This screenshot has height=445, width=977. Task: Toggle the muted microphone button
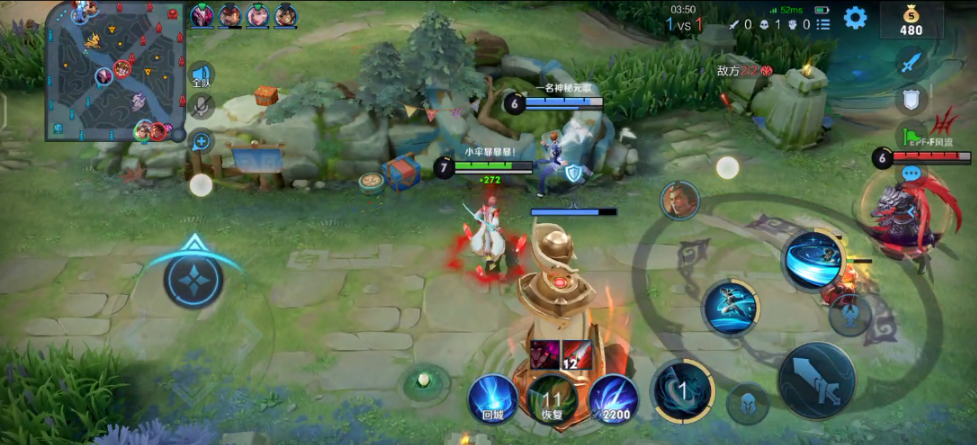200,107
